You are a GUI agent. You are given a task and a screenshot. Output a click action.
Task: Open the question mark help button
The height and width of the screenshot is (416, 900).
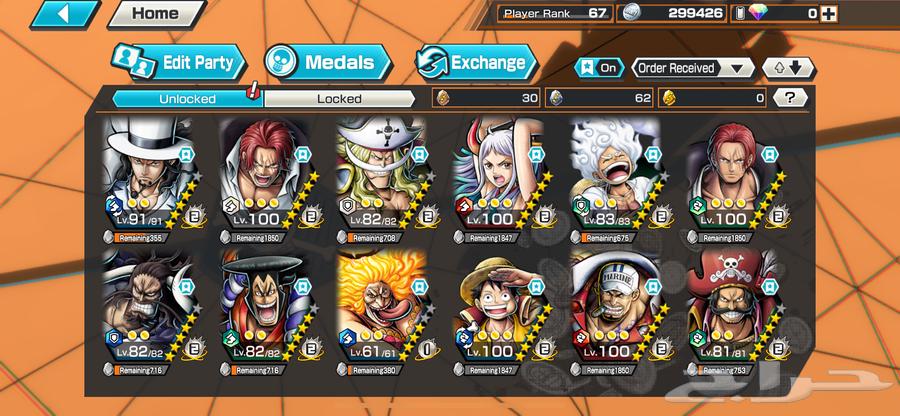790,98
